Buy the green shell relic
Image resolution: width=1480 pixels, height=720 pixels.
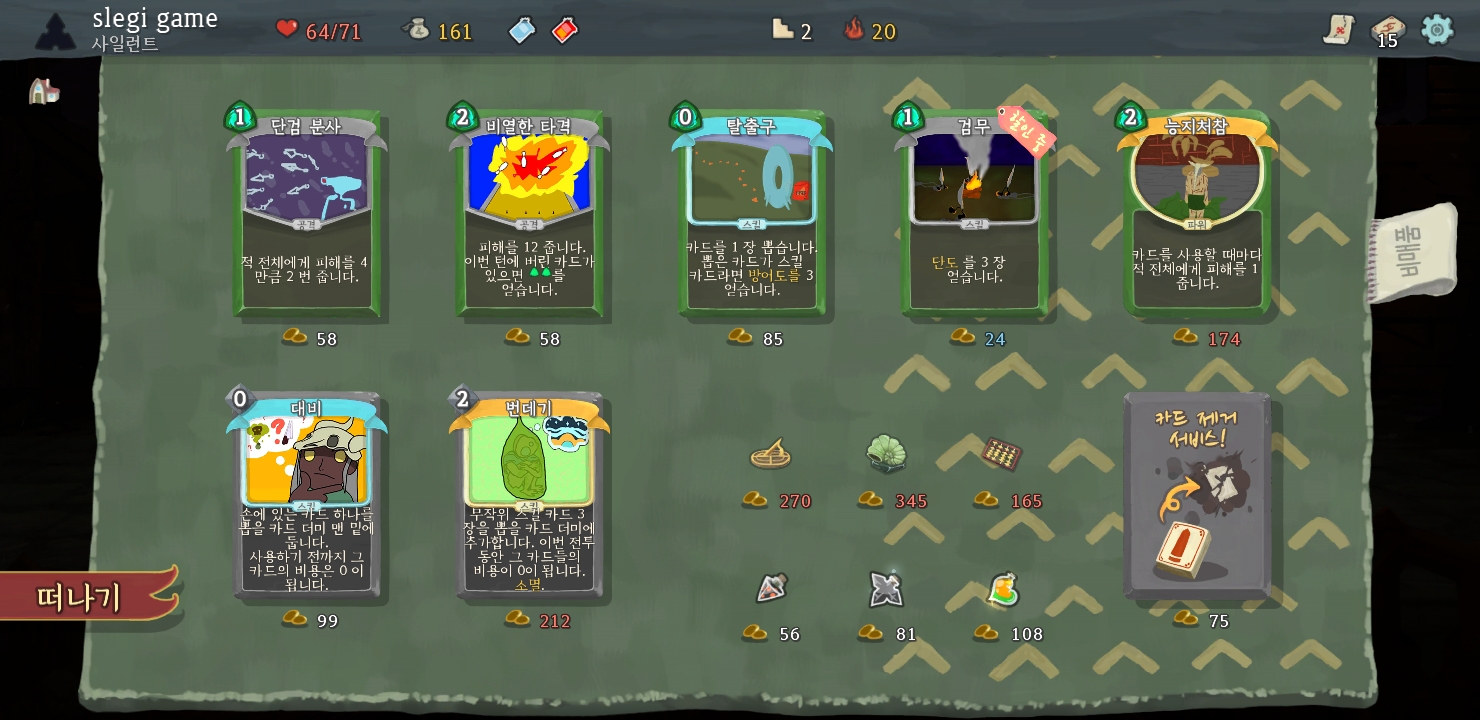(885, 454)
